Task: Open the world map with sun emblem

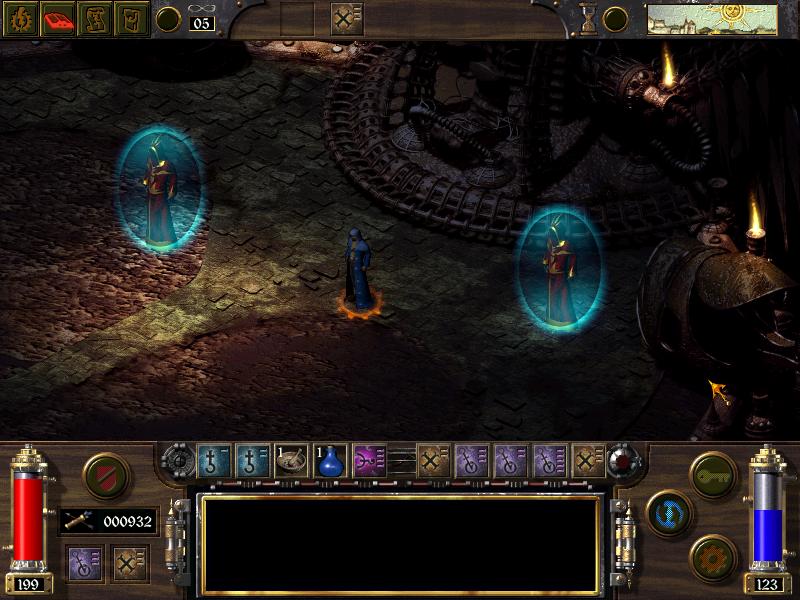Action: (x=712, y=18)
